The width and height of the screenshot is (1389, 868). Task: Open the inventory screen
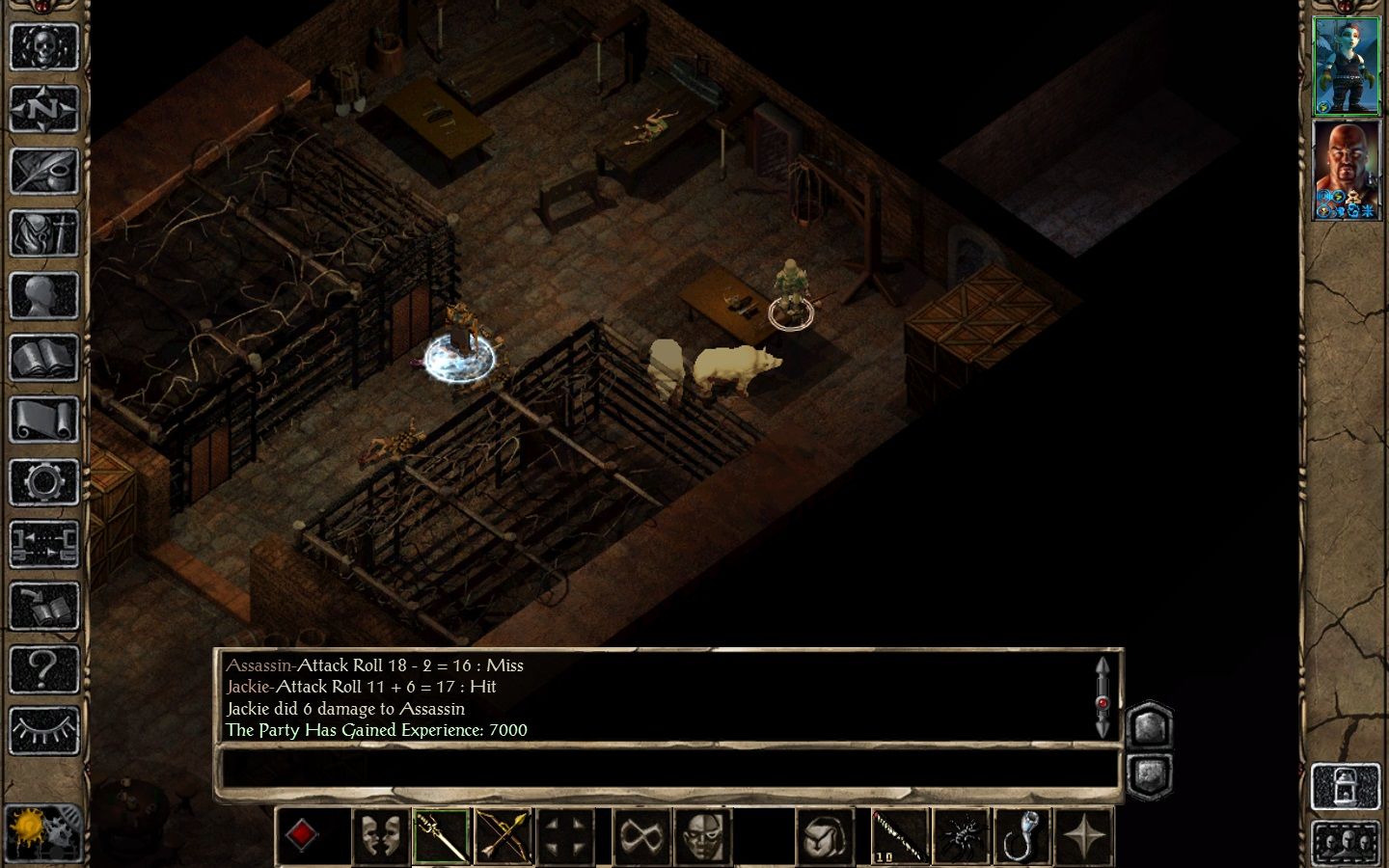click(43, 232)
